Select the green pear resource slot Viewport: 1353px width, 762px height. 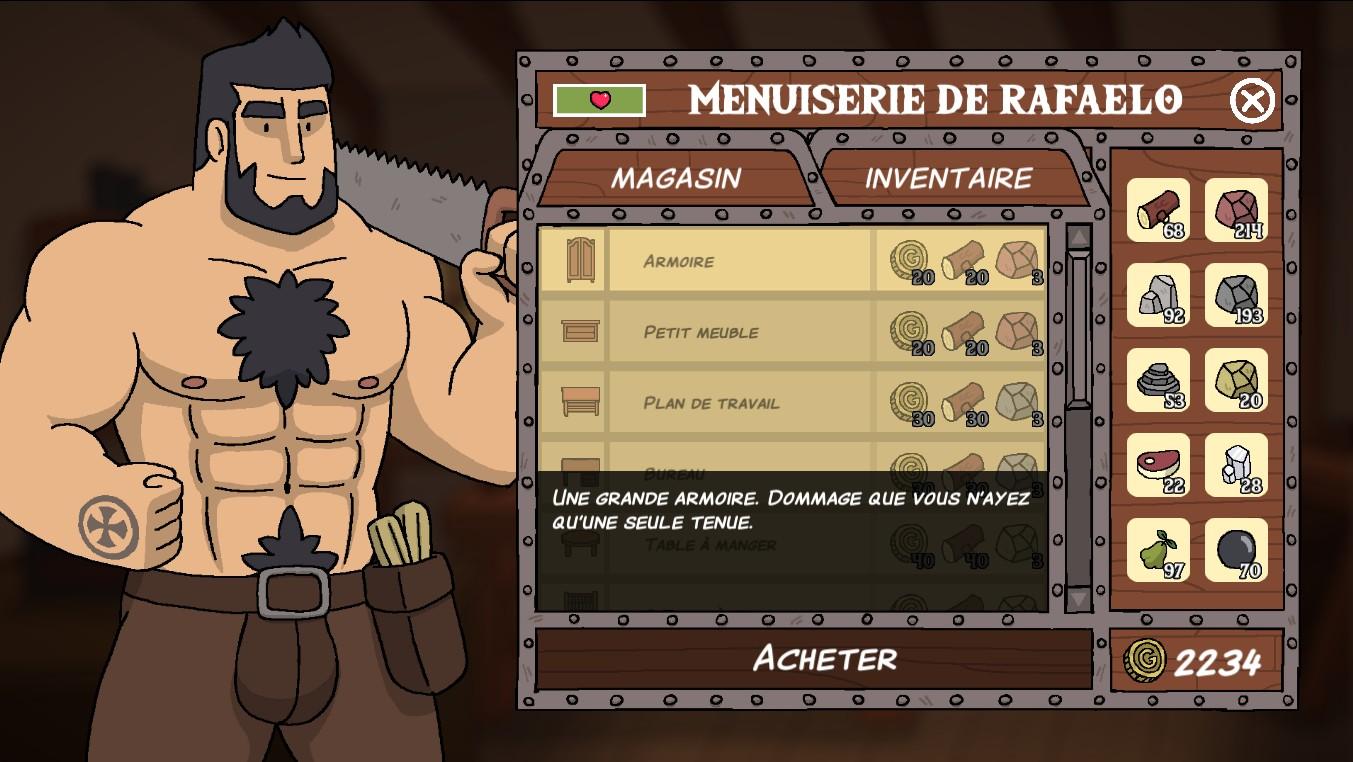pyautogui.click(x=1158, y=550)
